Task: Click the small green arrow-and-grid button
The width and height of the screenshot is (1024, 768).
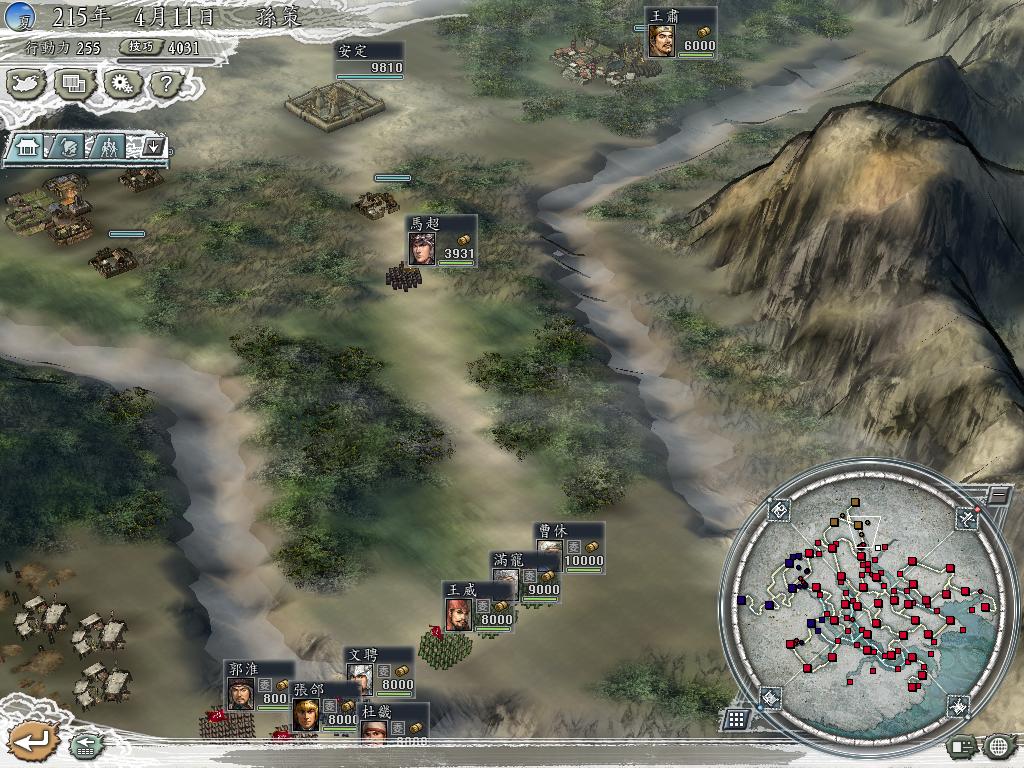Action: coord(84,744)
